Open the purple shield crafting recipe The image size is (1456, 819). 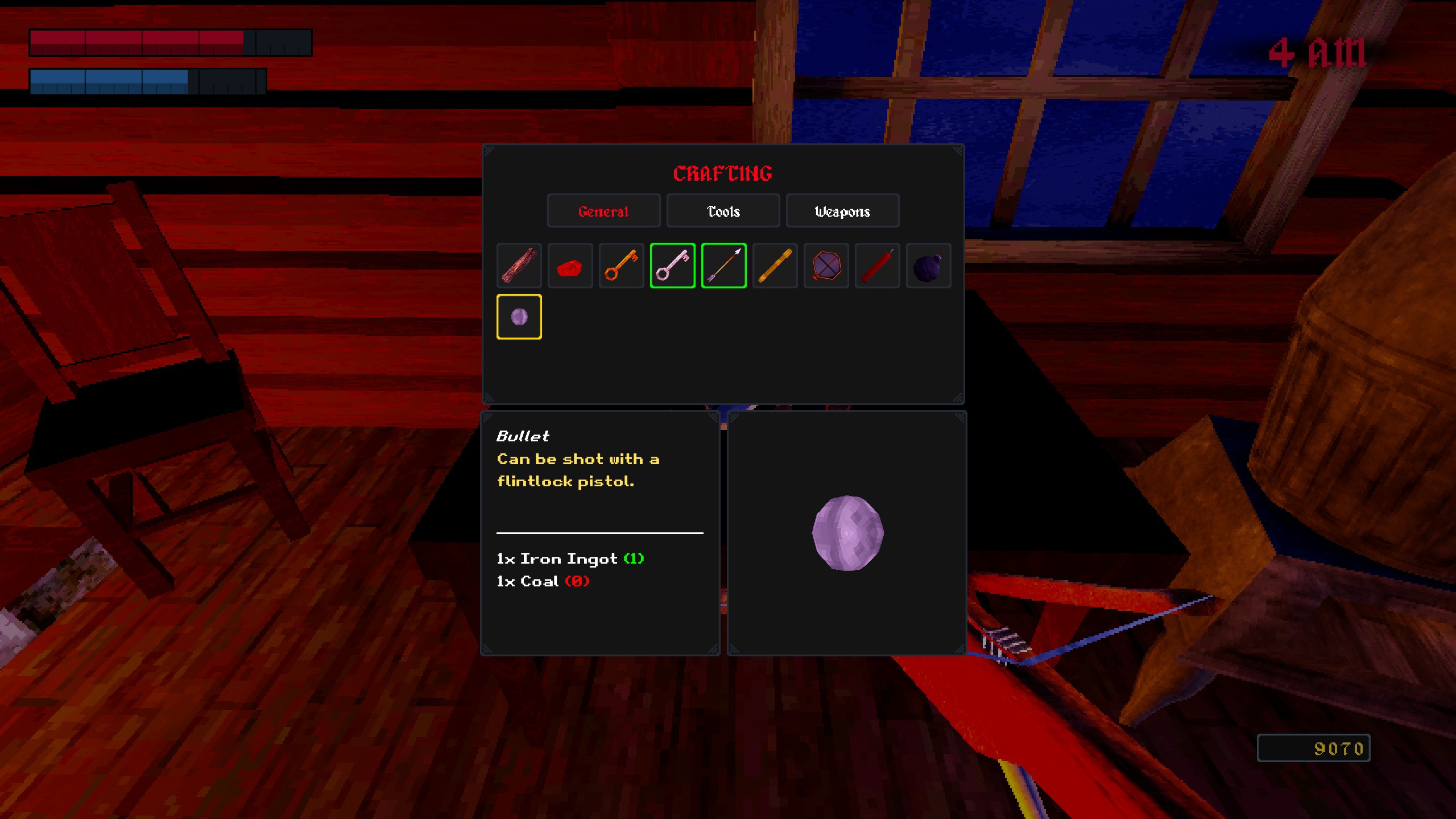826,266
